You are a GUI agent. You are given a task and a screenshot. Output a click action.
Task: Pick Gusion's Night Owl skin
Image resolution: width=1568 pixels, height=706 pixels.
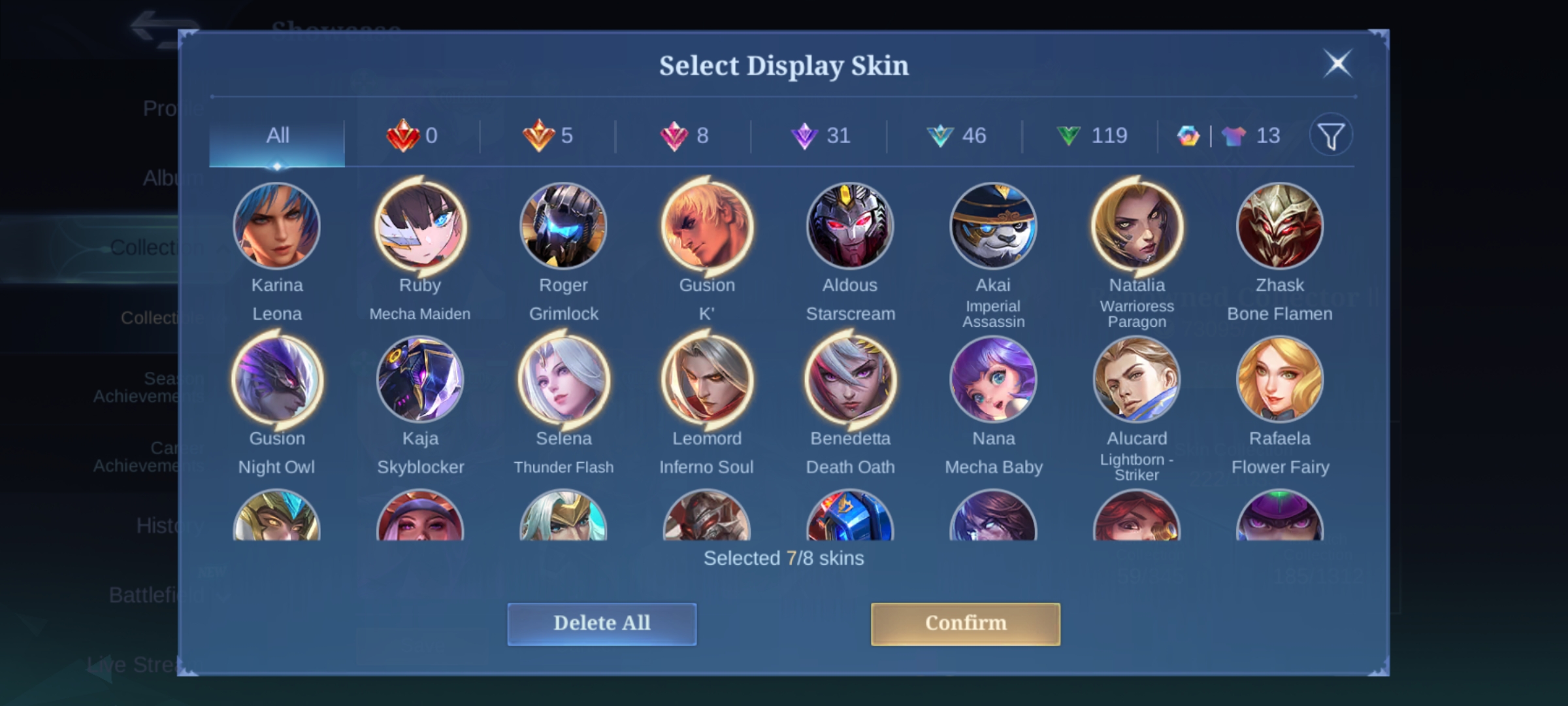pos(277,380)
